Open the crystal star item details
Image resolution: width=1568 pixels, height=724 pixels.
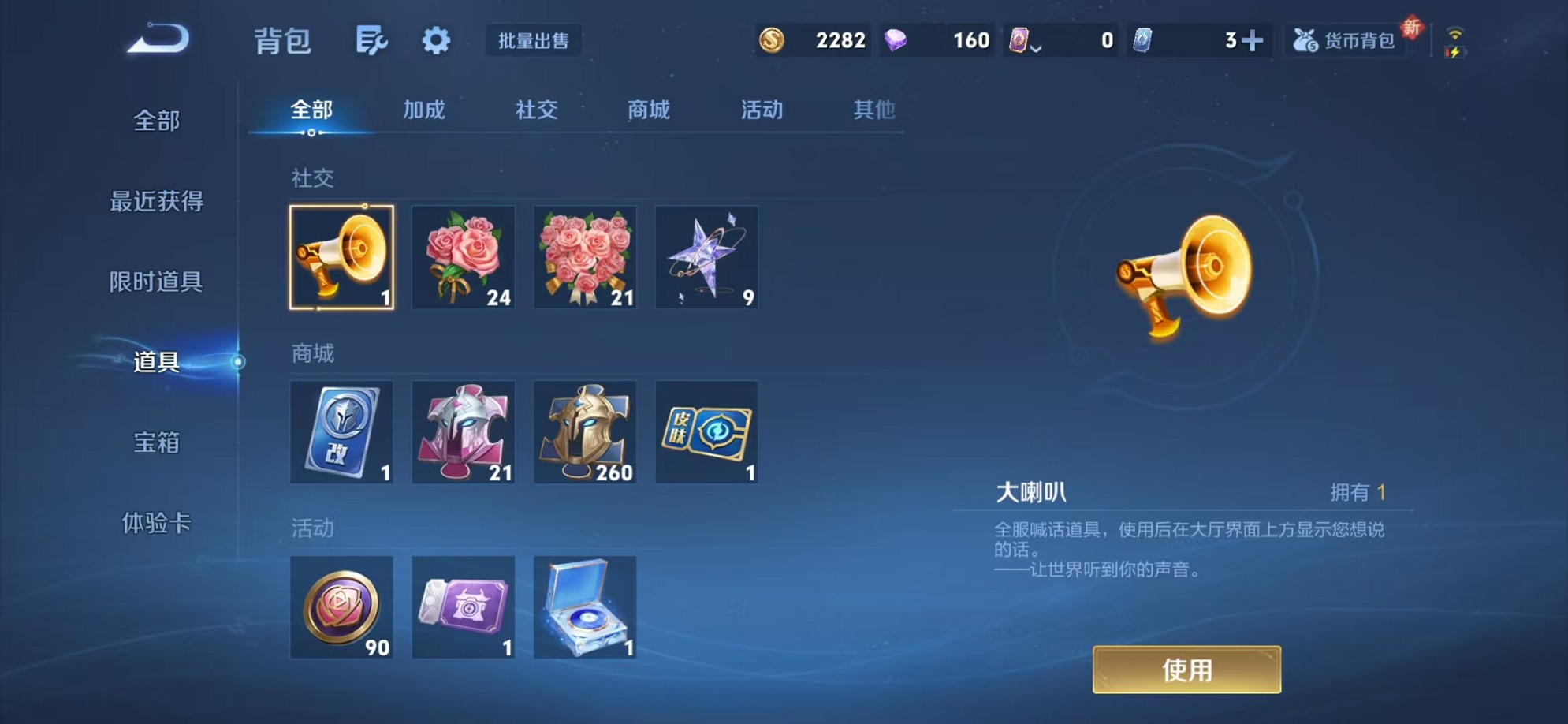pyautogui.click(x=706, y=259)
